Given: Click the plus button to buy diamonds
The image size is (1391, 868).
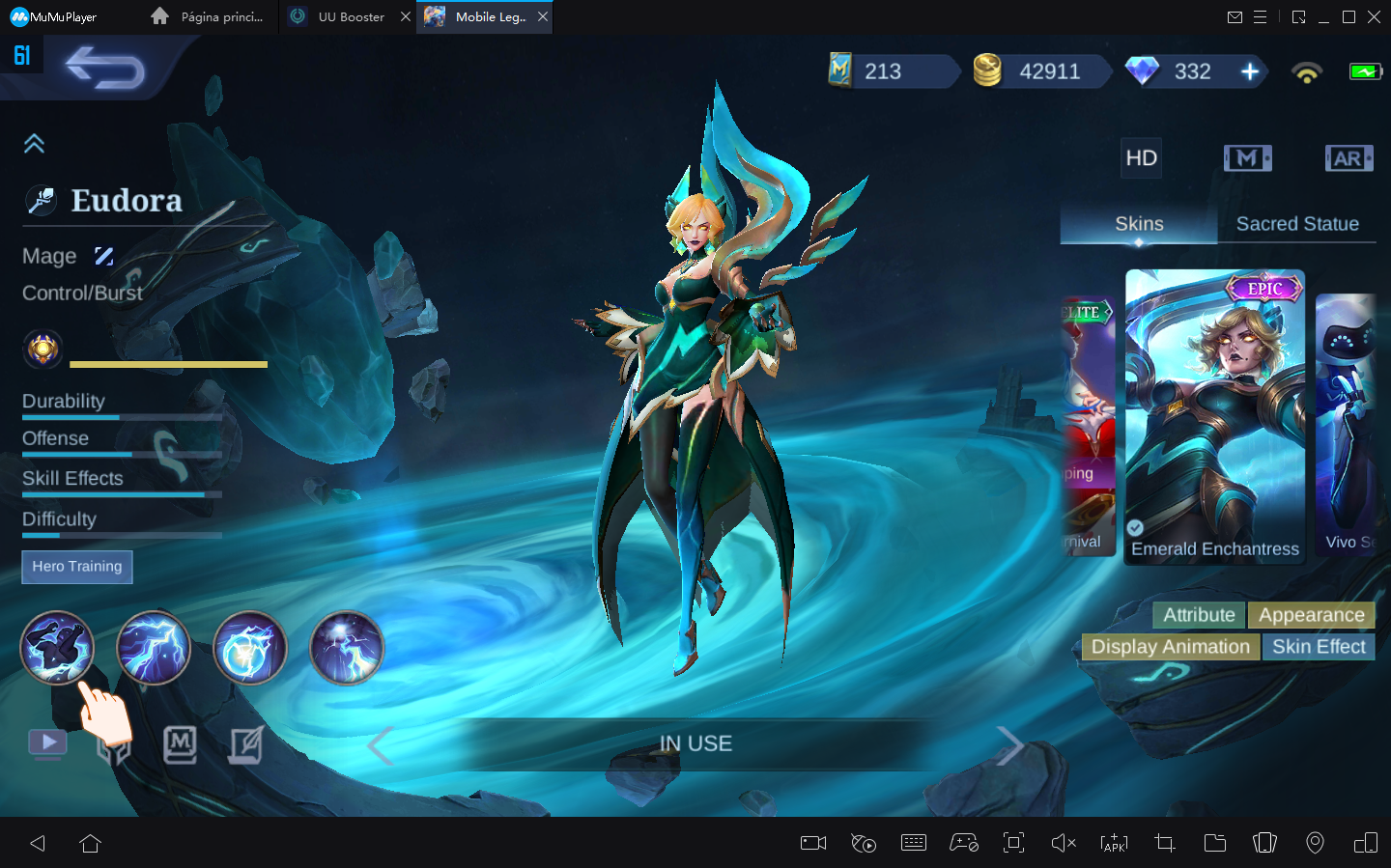Looking at the screenshot, I should pyautogui.click(x=1251, y=70).
